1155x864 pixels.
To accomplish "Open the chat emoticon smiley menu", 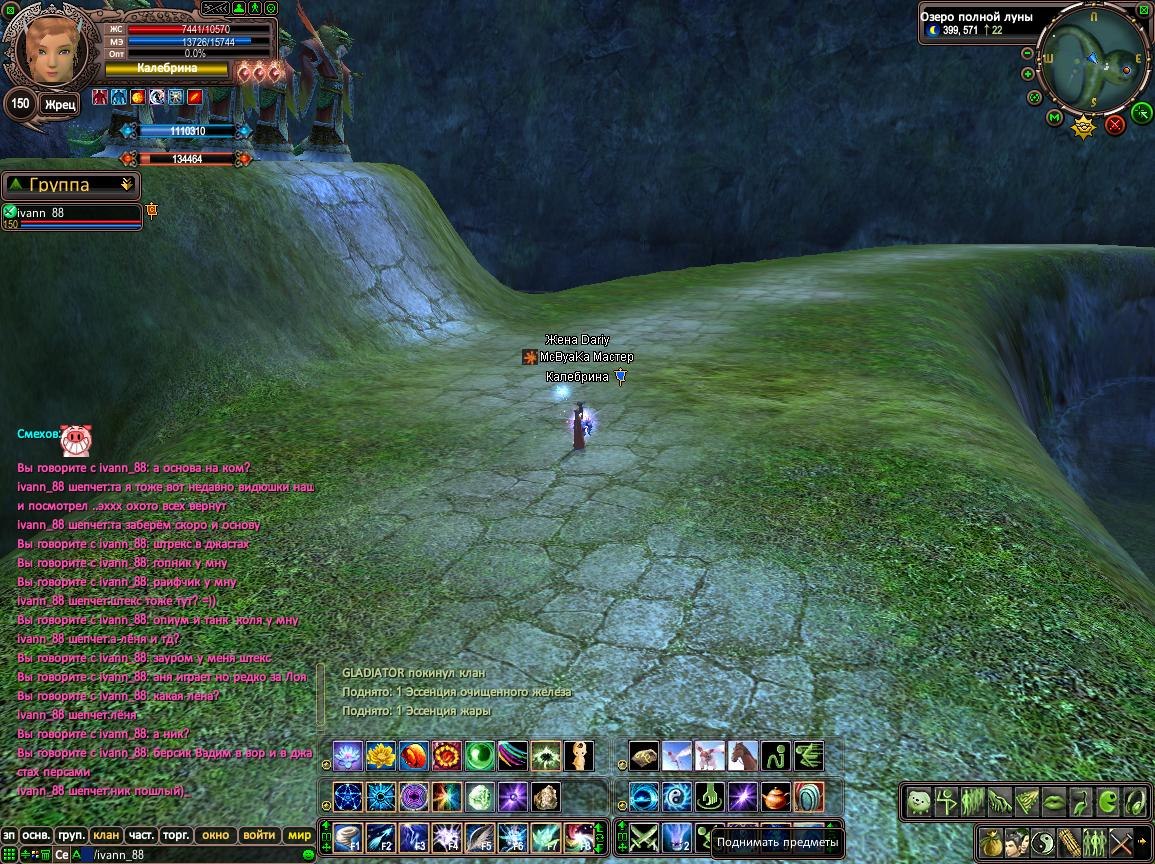I will click(x=307, y=855).
